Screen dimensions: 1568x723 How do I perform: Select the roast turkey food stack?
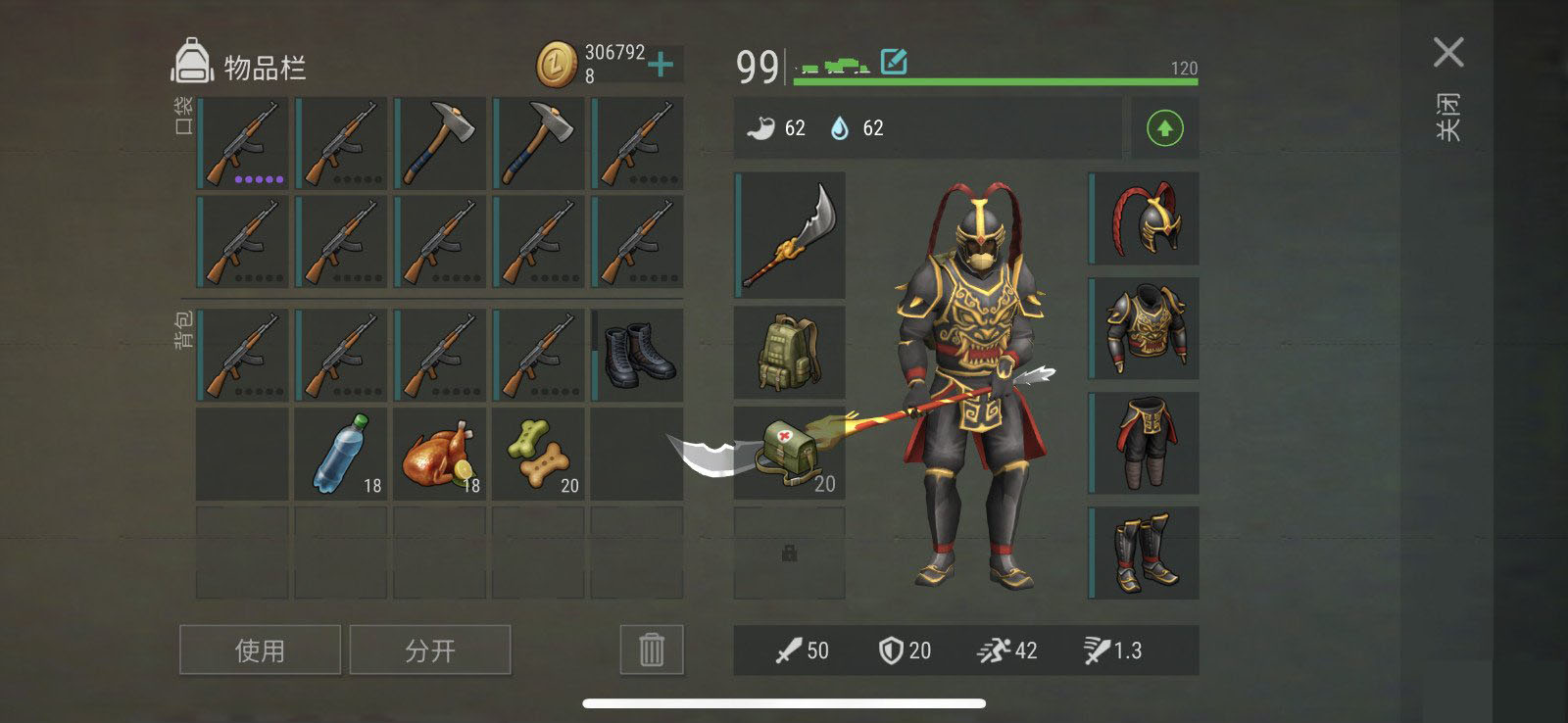click(440, 454)
